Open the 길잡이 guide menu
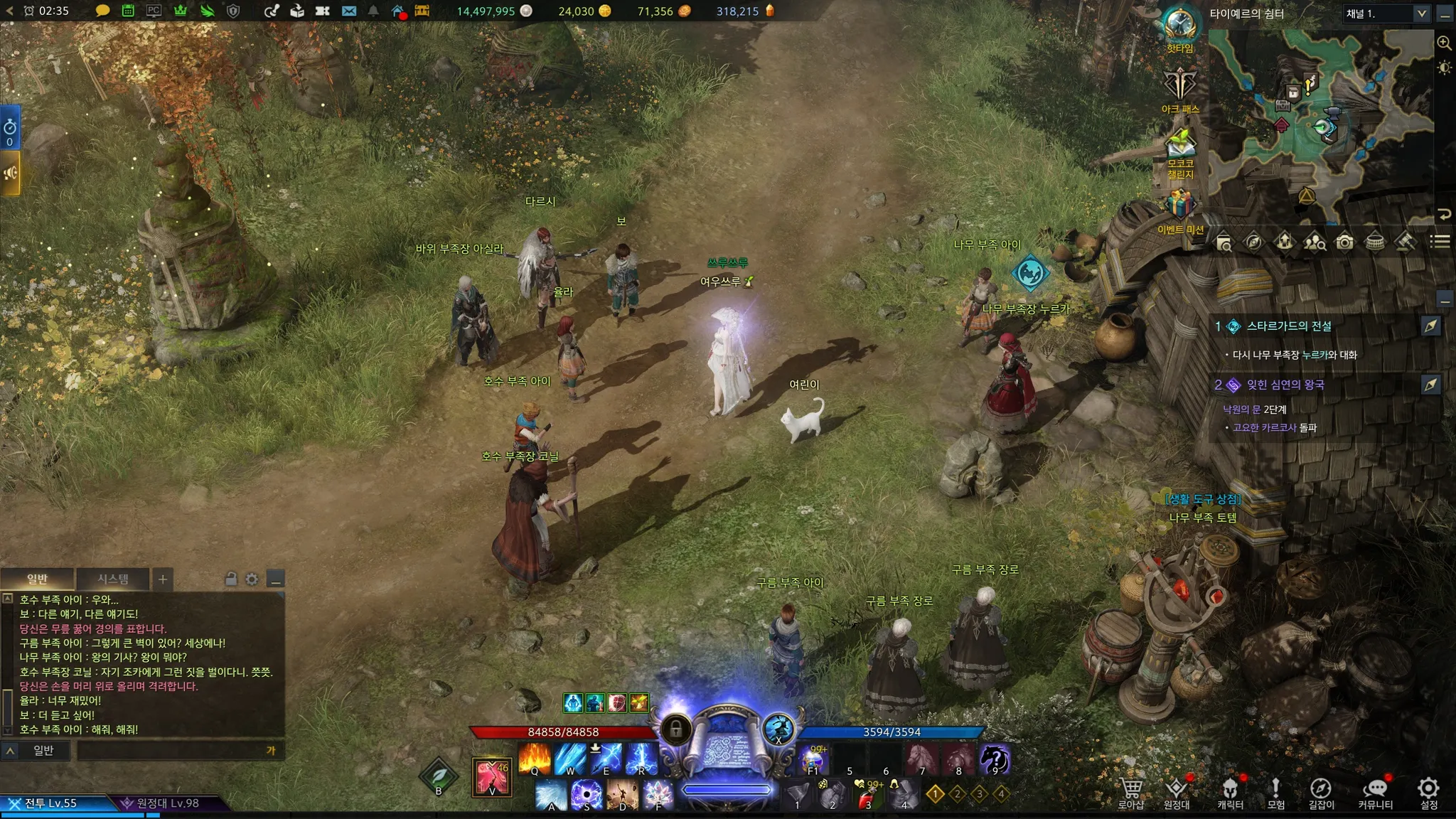This screenshot has height=819, width=1456. pyautogui.click(x=1320, y=792)
